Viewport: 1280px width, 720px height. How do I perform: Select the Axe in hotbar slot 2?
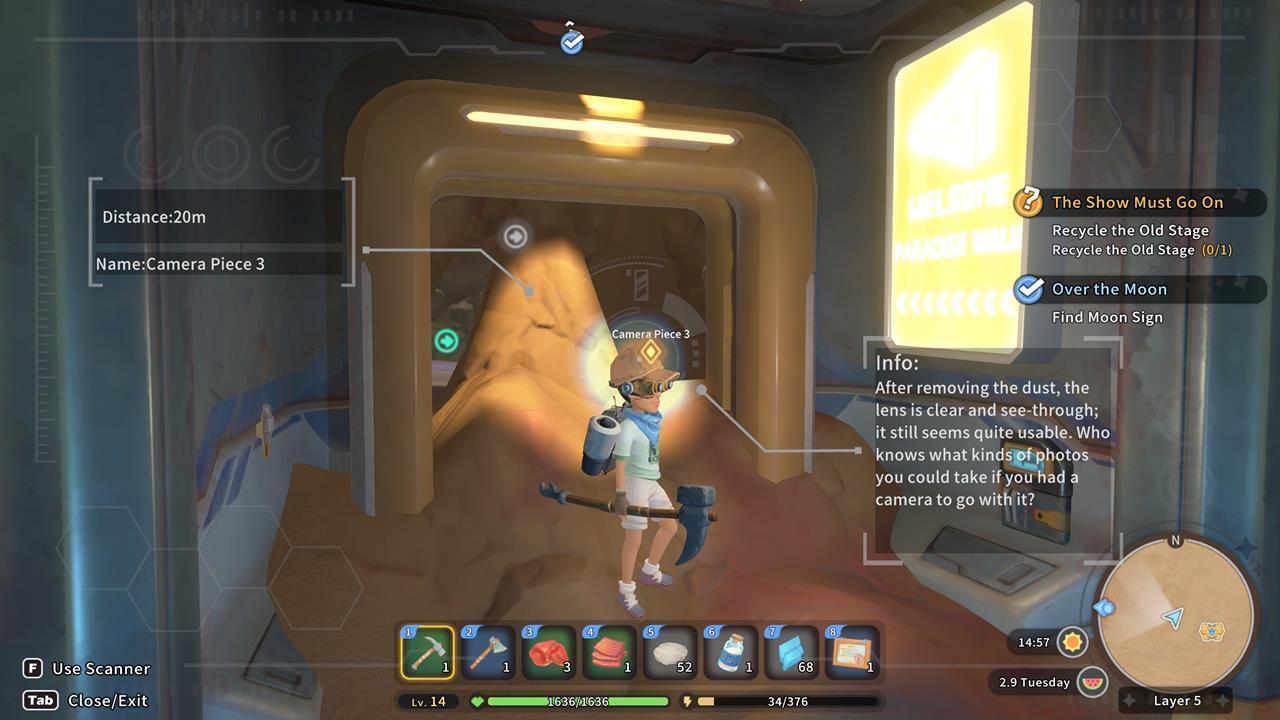tap(489, 652)
